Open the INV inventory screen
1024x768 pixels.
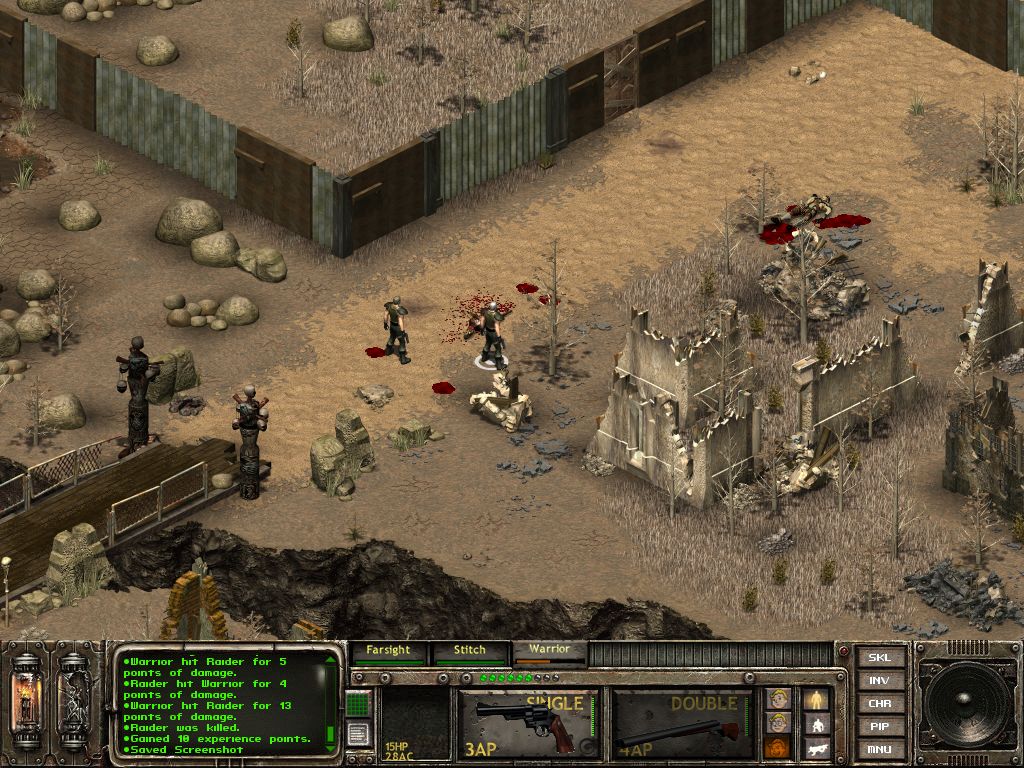[879, 681]
